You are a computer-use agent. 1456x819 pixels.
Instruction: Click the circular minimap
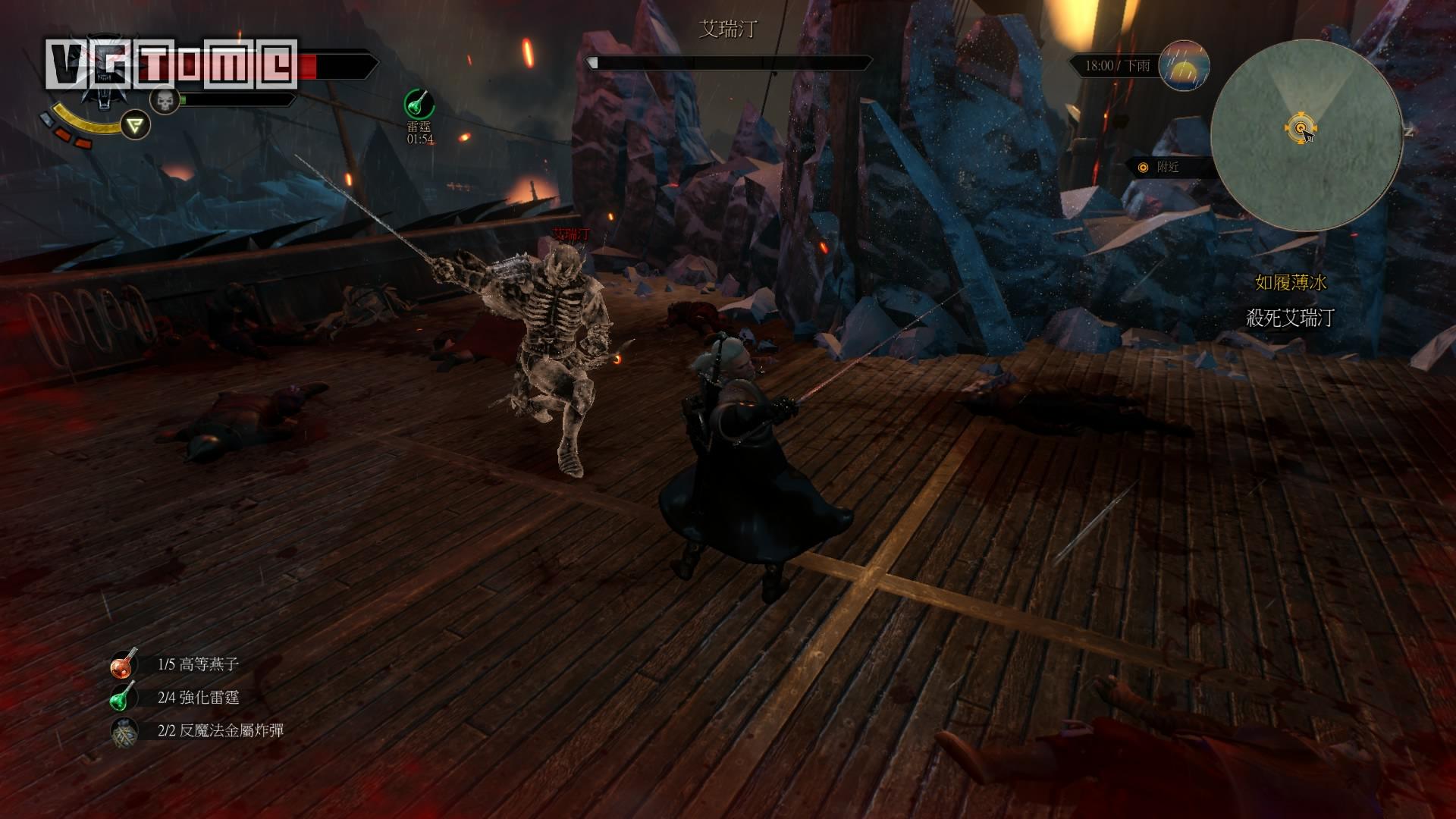(x=1305, y=136)
